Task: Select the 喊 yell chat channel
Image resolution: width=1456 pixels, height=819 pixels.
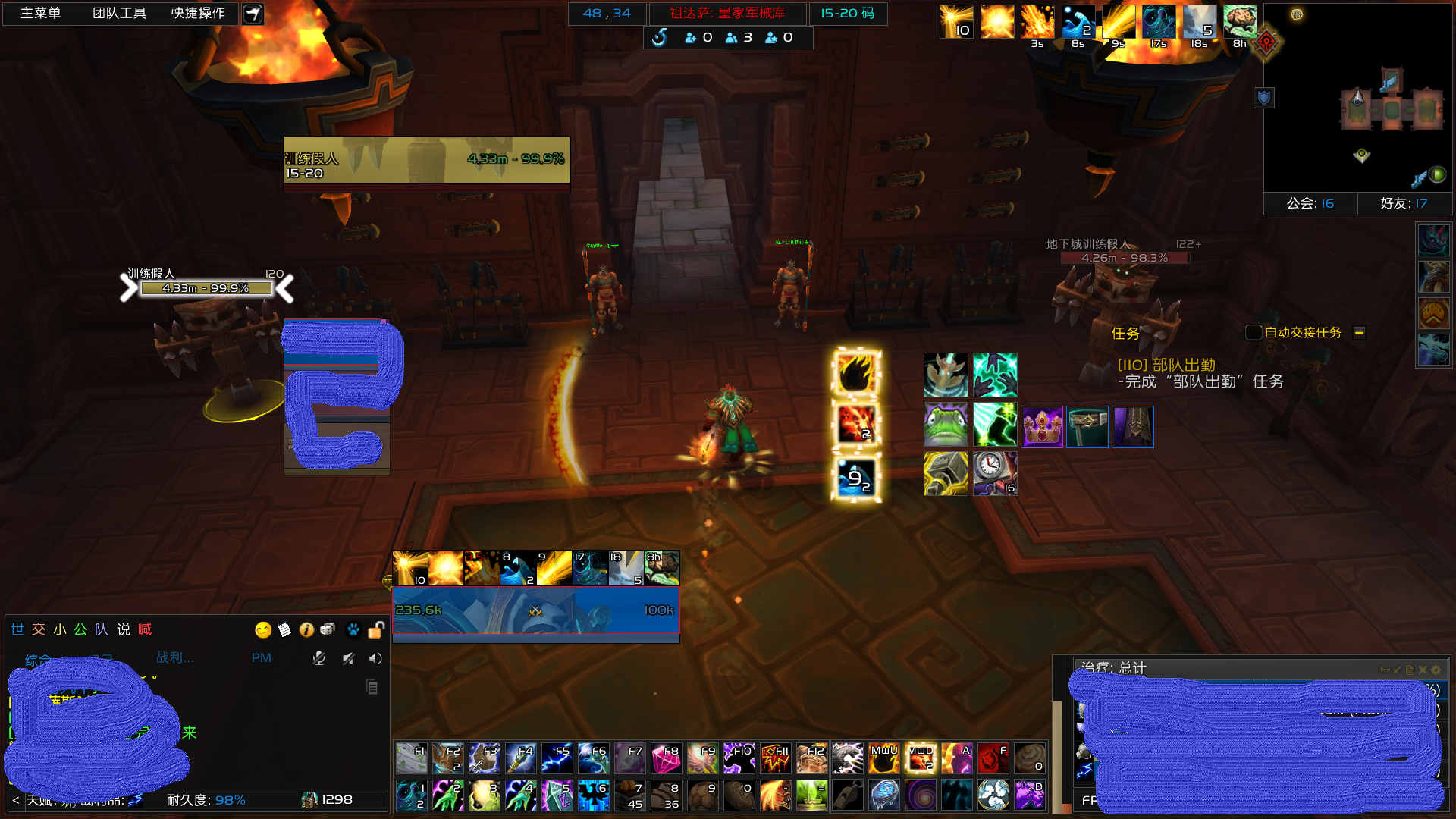Action: click(145, 629)
